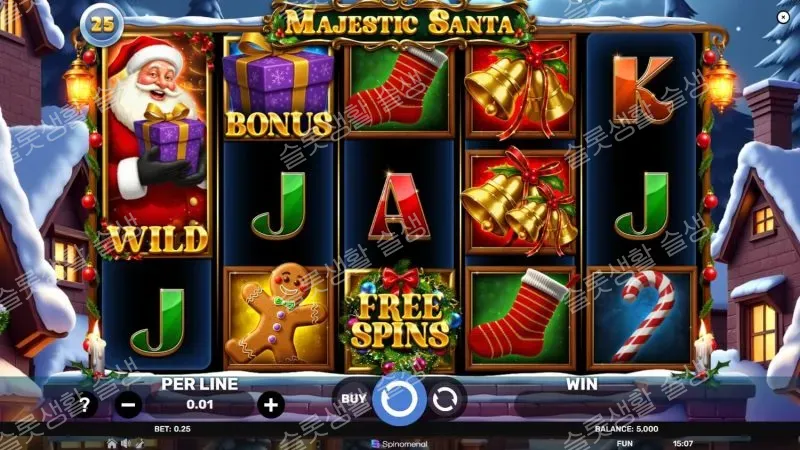Increase the per line bet
The image size is (800, 450).
click(x=270, y=404)
